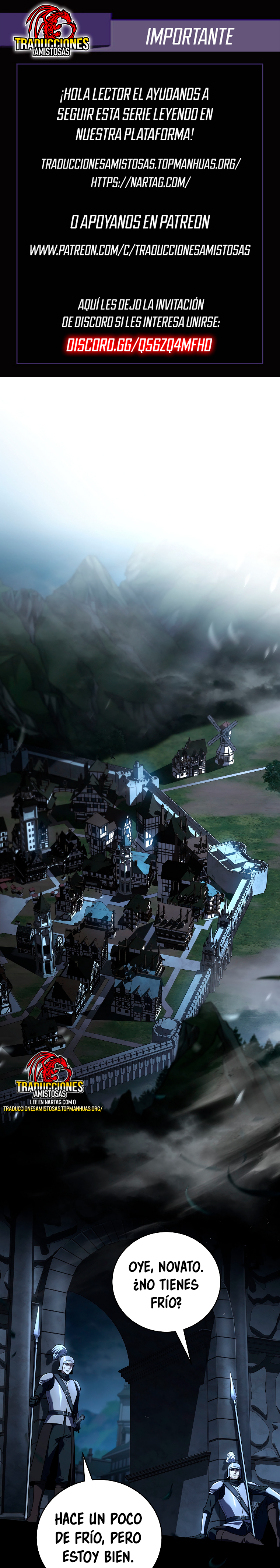This screenshot has width=280, height=1568.
Task: Visit the Patreon URL for Traducciones Amistosas
Action: 140,250
